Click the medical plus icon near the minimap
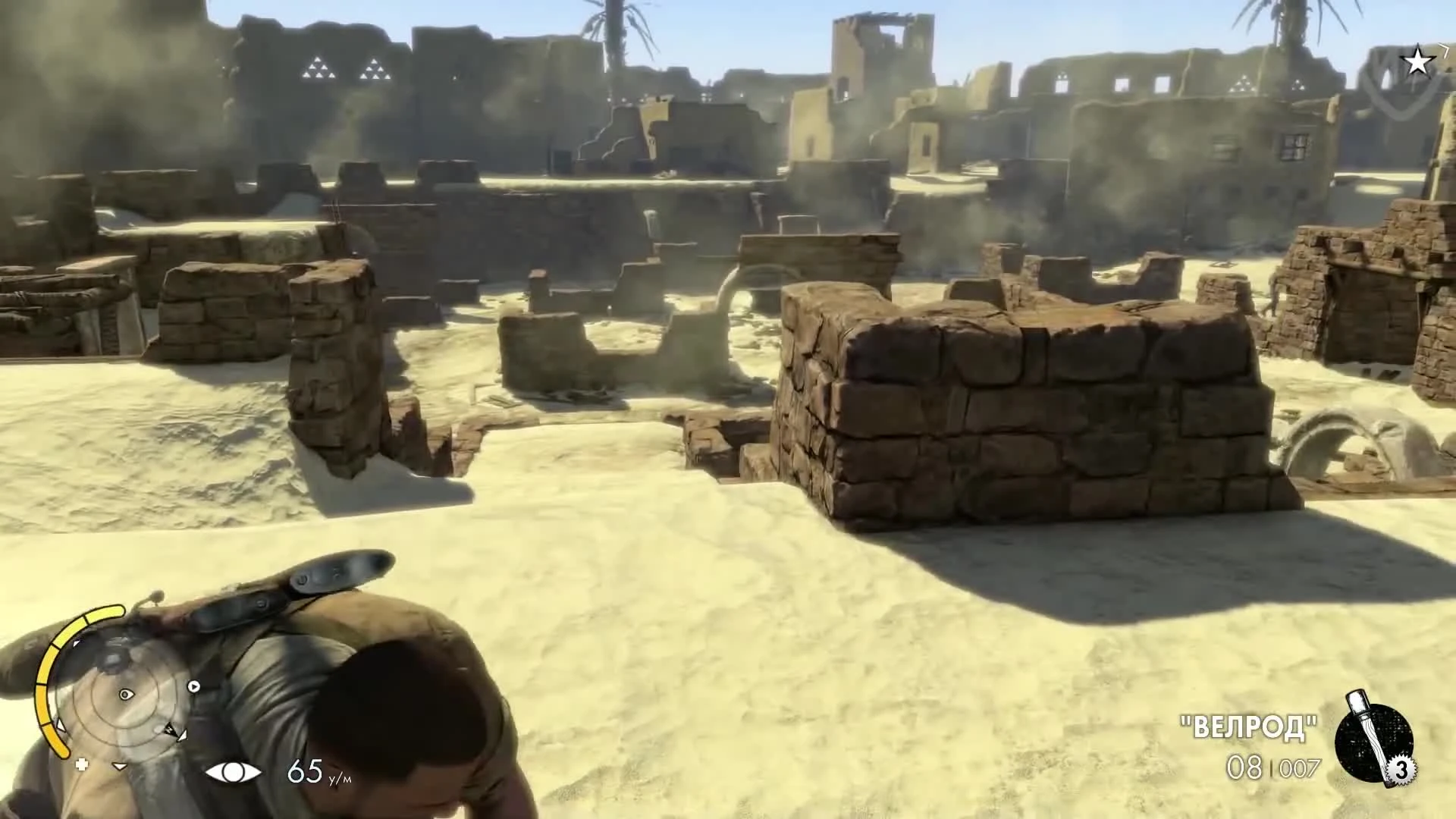The height and width of the screenshot is (819, 1456). [x=81, y=764]
